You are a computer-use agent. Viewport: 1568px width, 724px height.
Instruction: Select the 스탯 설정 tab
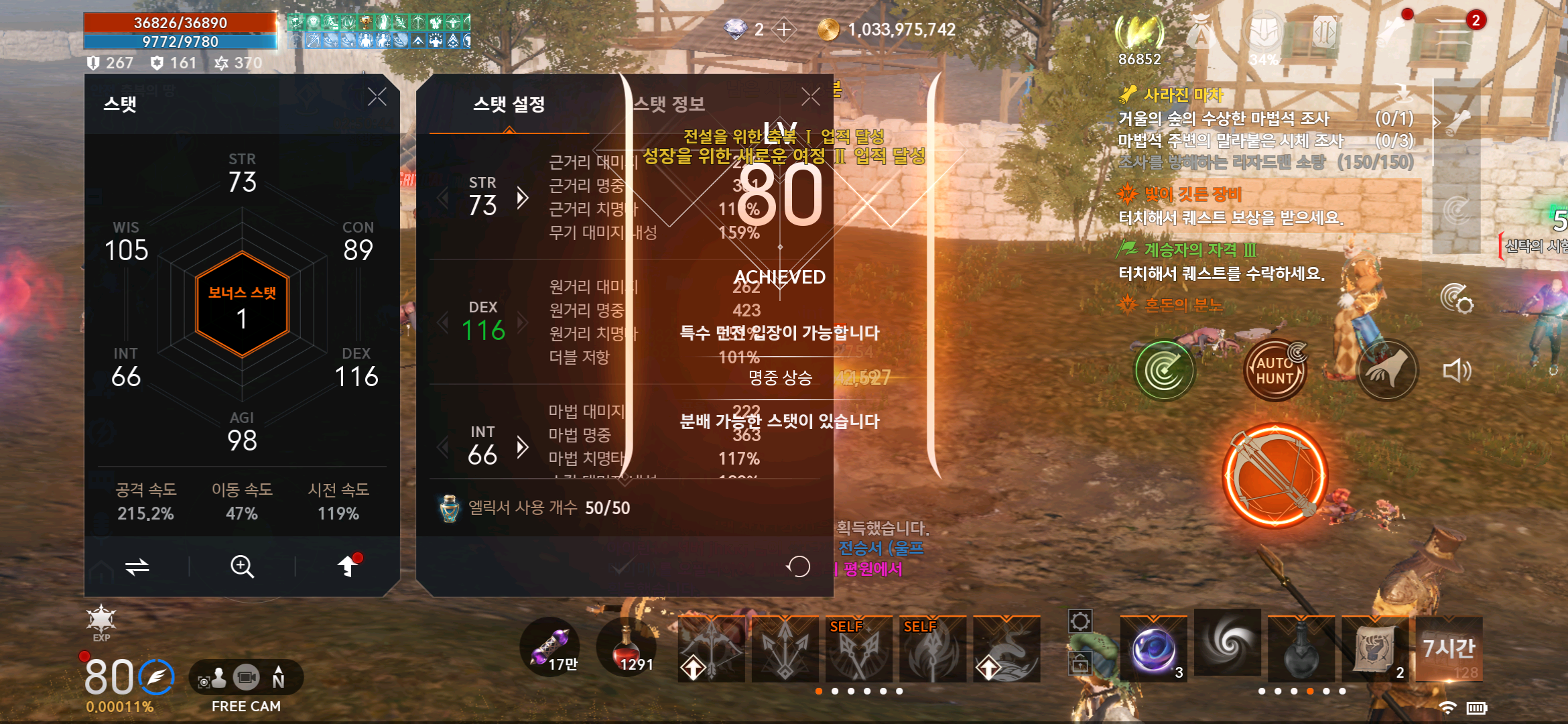510,105
